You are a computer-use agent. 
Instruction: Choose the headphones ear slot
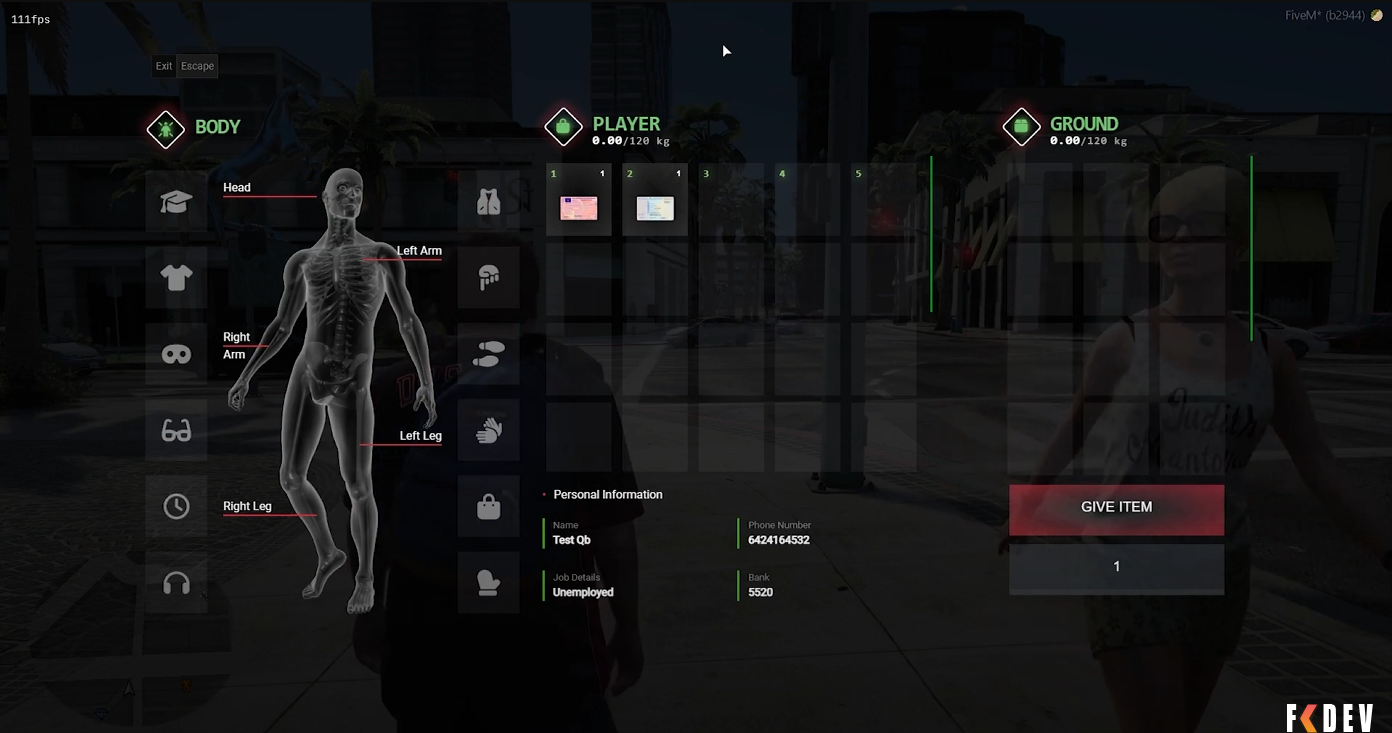coord(176,582)
